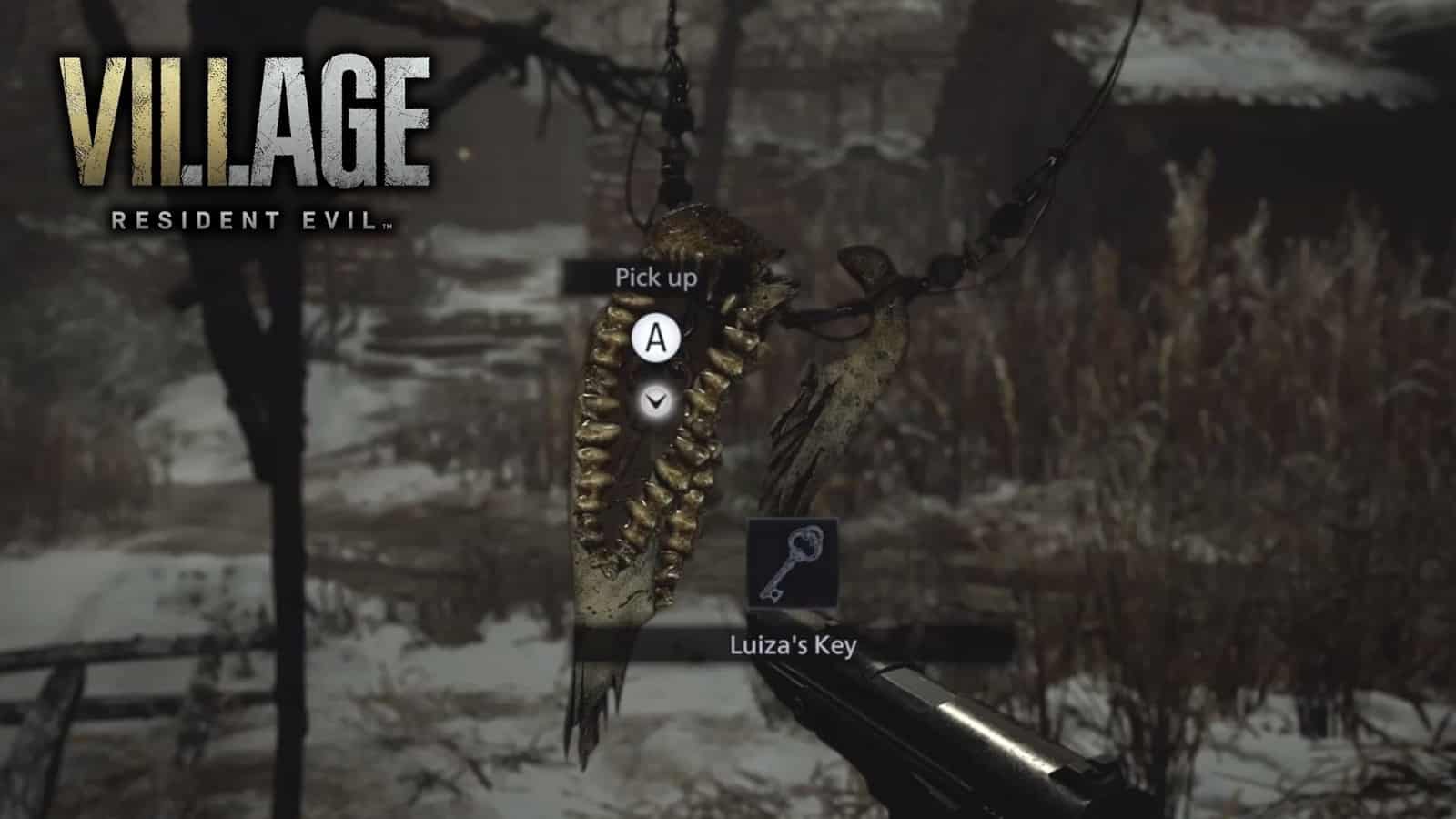Click the key symbol in the pickup panel
The image size is (1456, 819).
point(794,562)
